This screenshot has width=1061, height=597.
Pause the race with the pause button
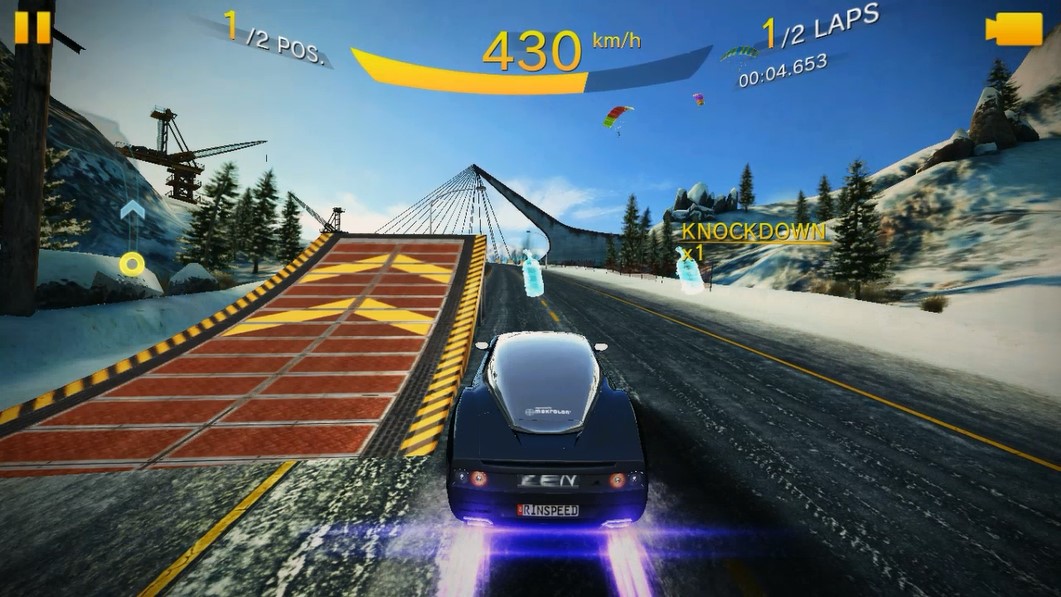(x=32, y=27)
